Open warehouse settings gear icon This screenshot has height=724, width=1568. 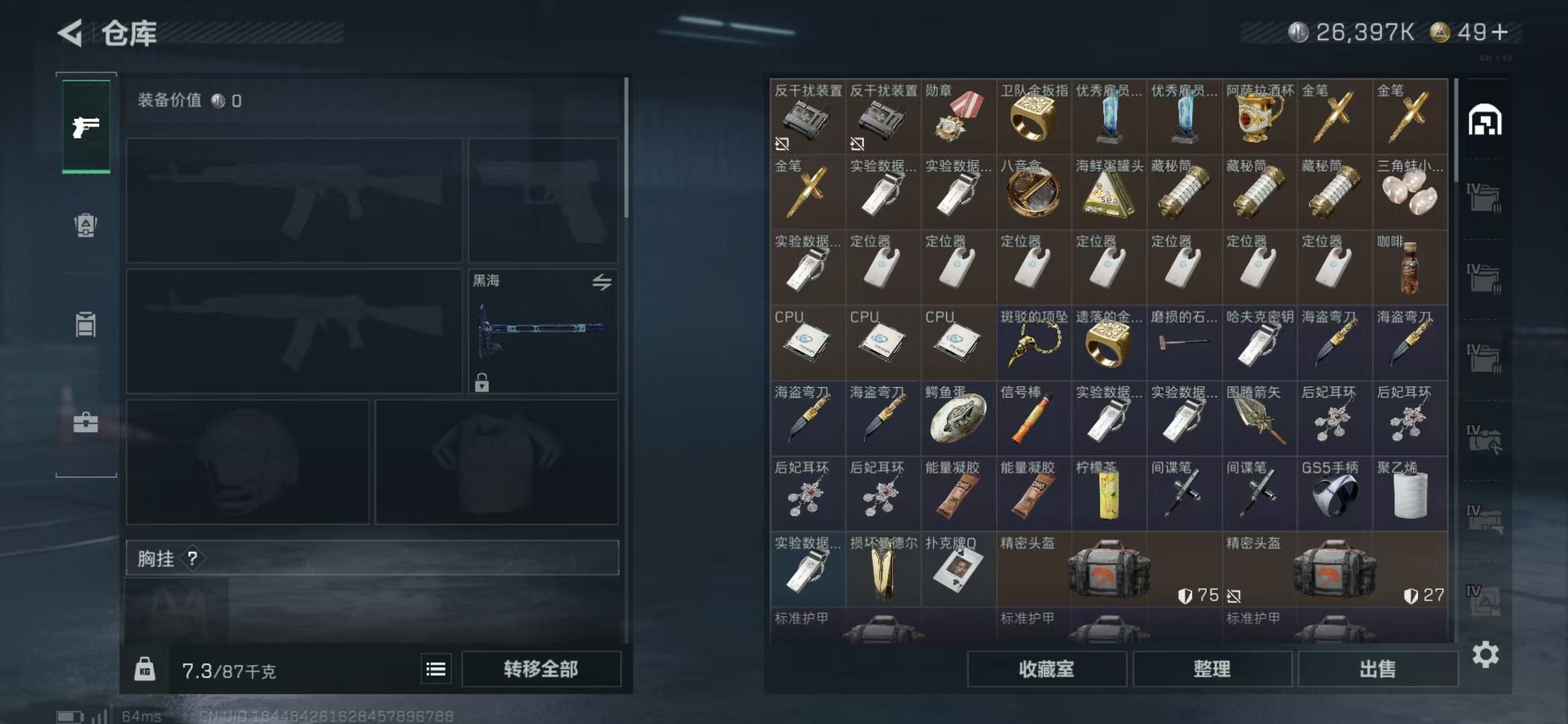pyautogui.click(x=1485, y=654)
